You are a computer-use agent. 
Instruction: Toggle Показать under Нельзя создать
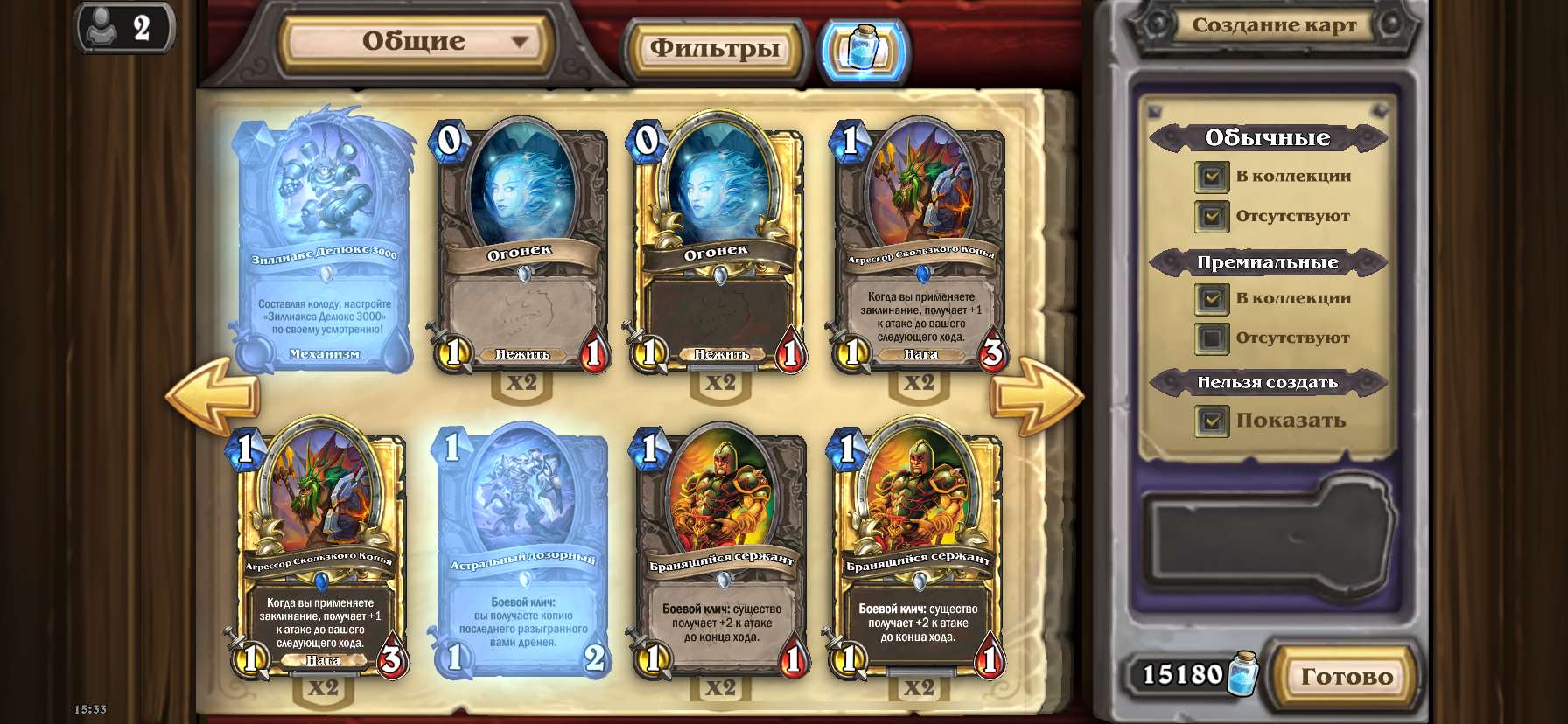pyautogui.click(x=1213, y=421)
